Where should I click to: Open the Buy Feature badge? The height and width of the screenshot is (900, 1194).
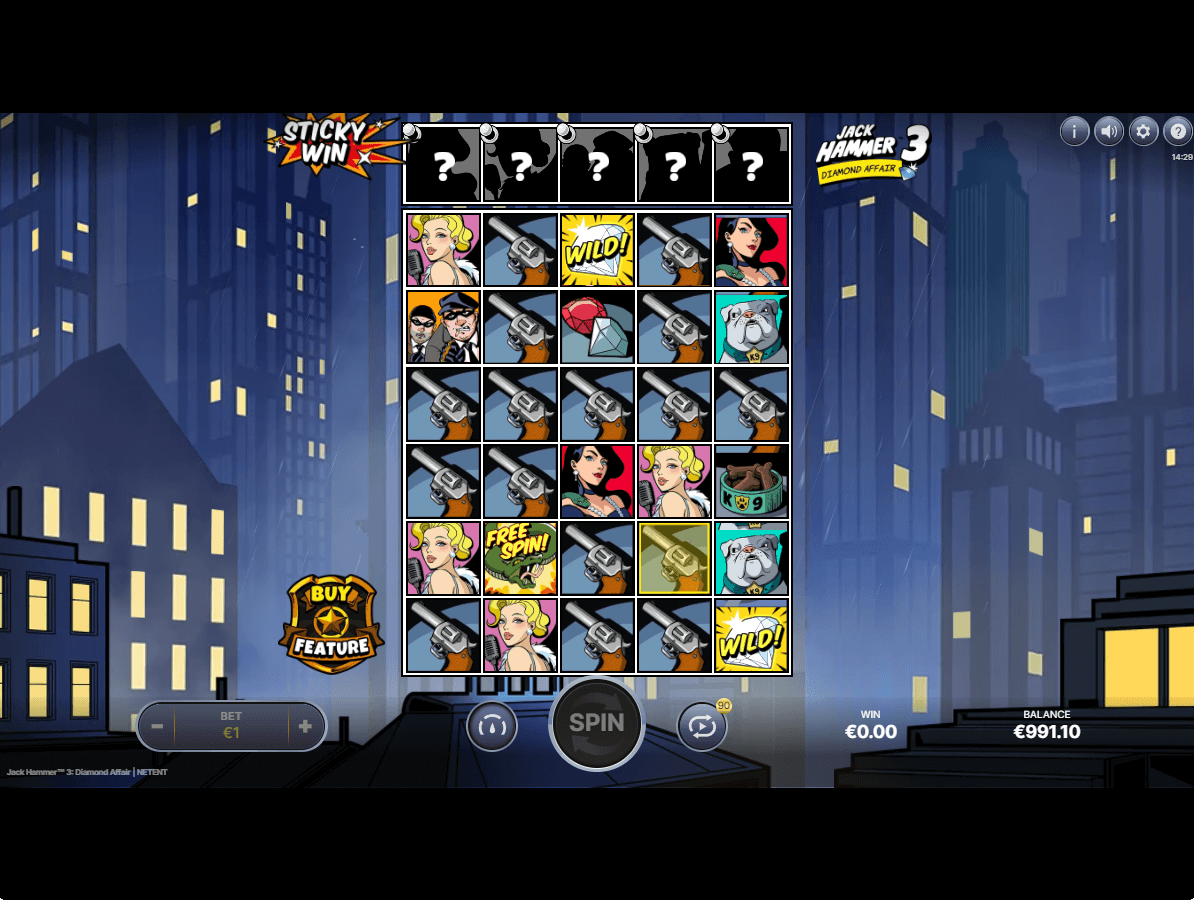click(x=331, y=626)
